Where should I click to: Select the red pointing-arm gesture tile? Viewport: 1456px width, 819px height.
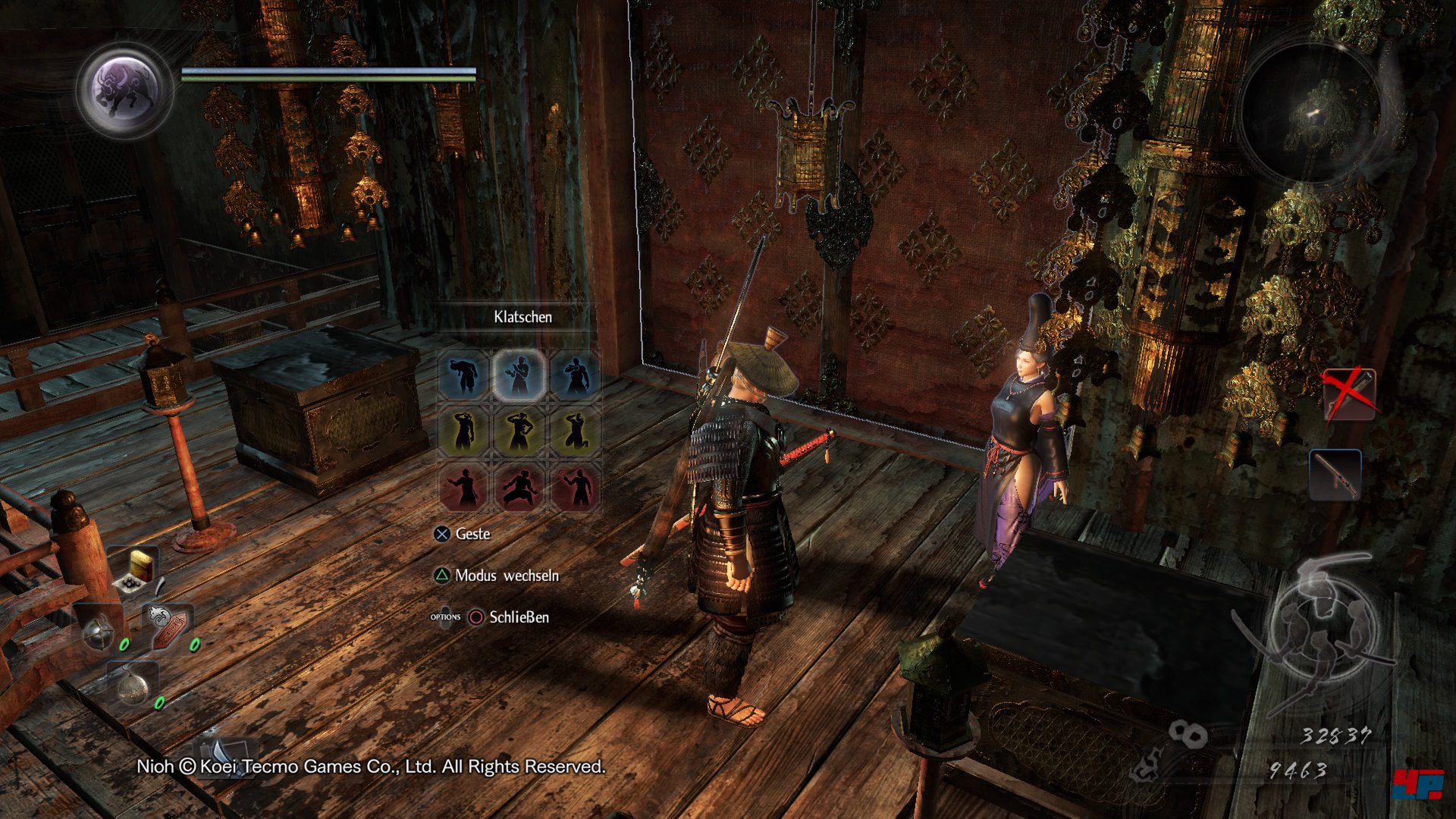point(463,488)
